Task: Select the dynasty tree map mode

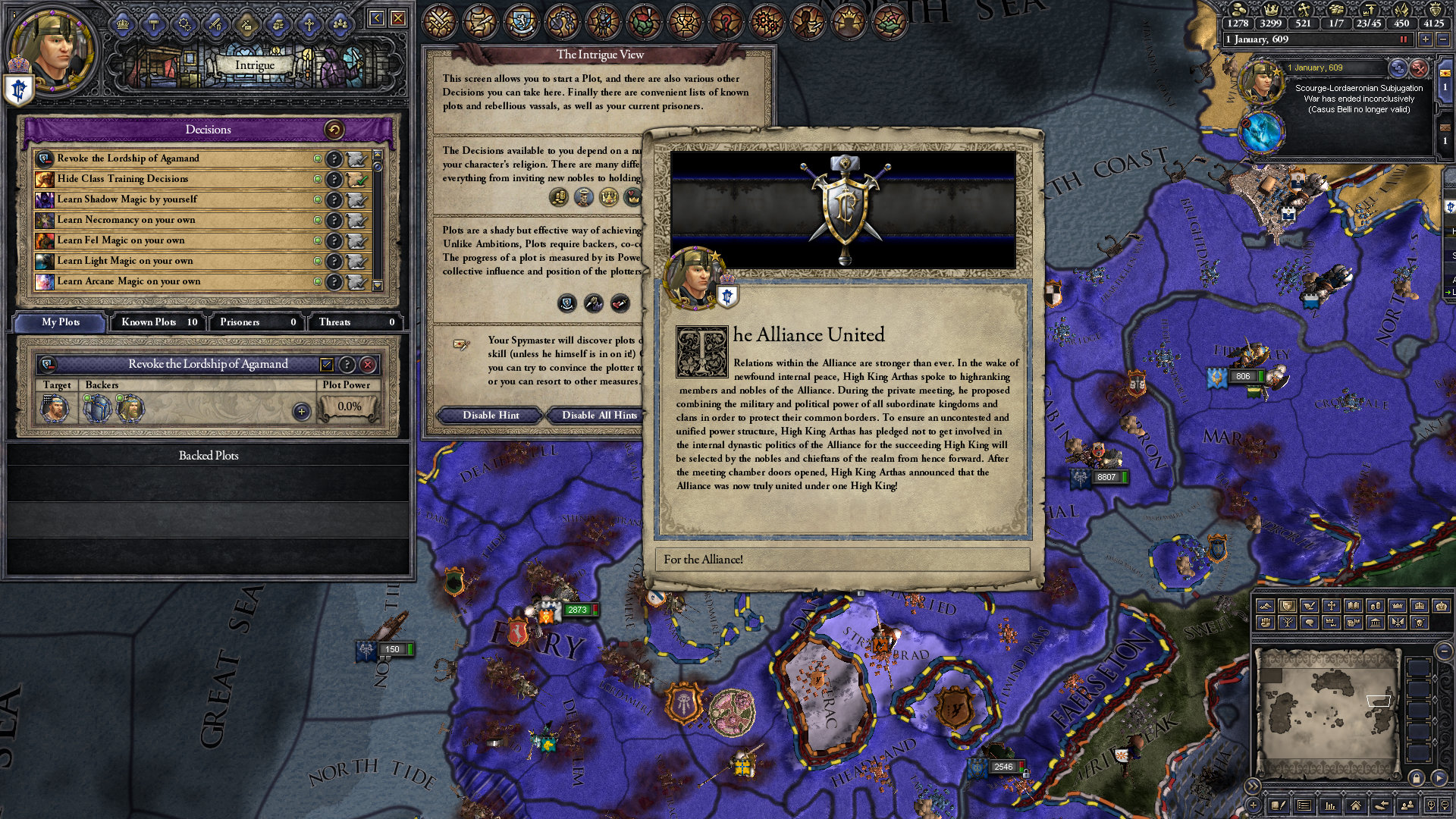Action: pyautogui.click(x=1288, y=623)
